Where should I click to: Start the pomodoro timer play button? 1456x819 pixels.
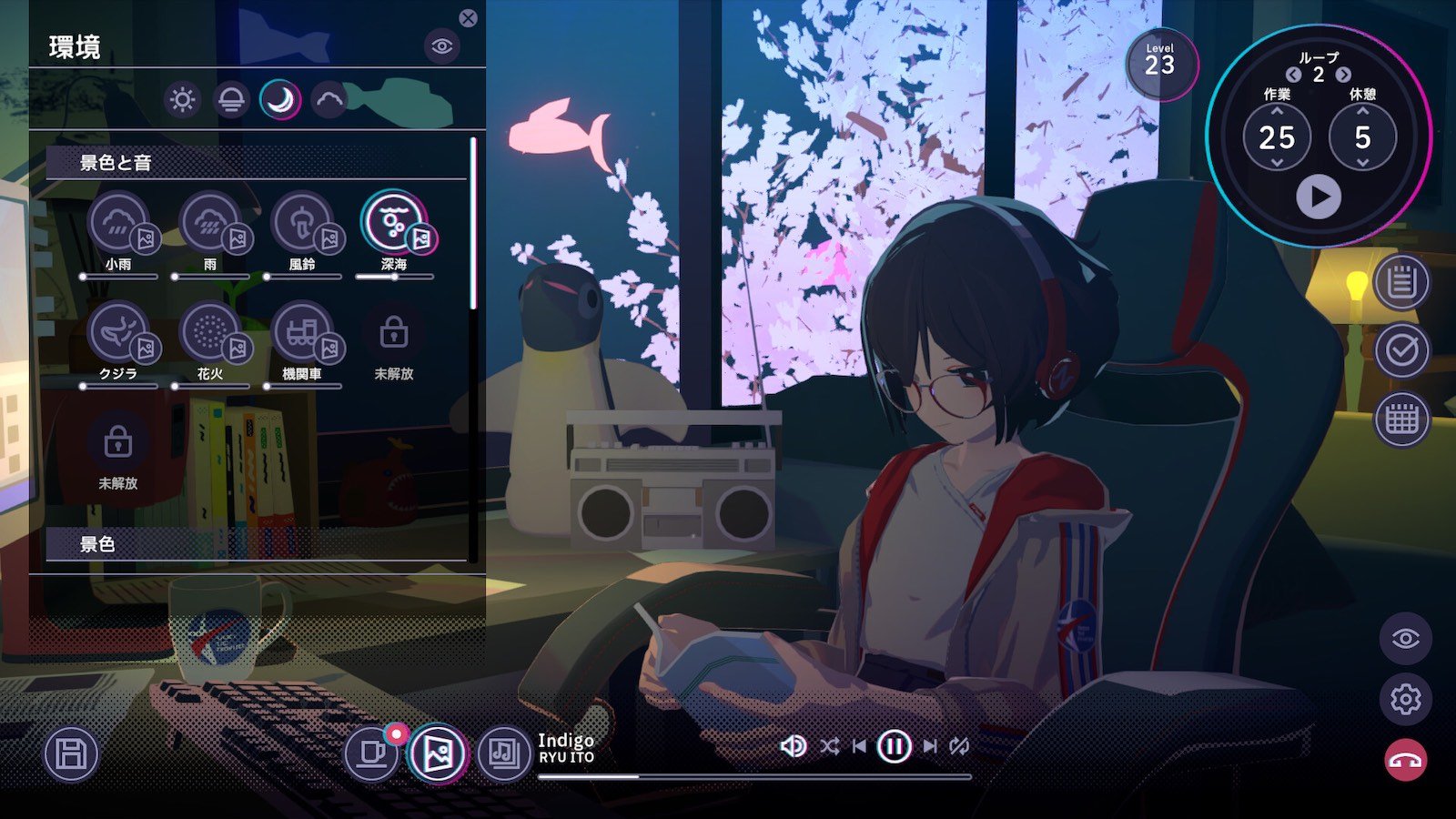coord(1319,197)
